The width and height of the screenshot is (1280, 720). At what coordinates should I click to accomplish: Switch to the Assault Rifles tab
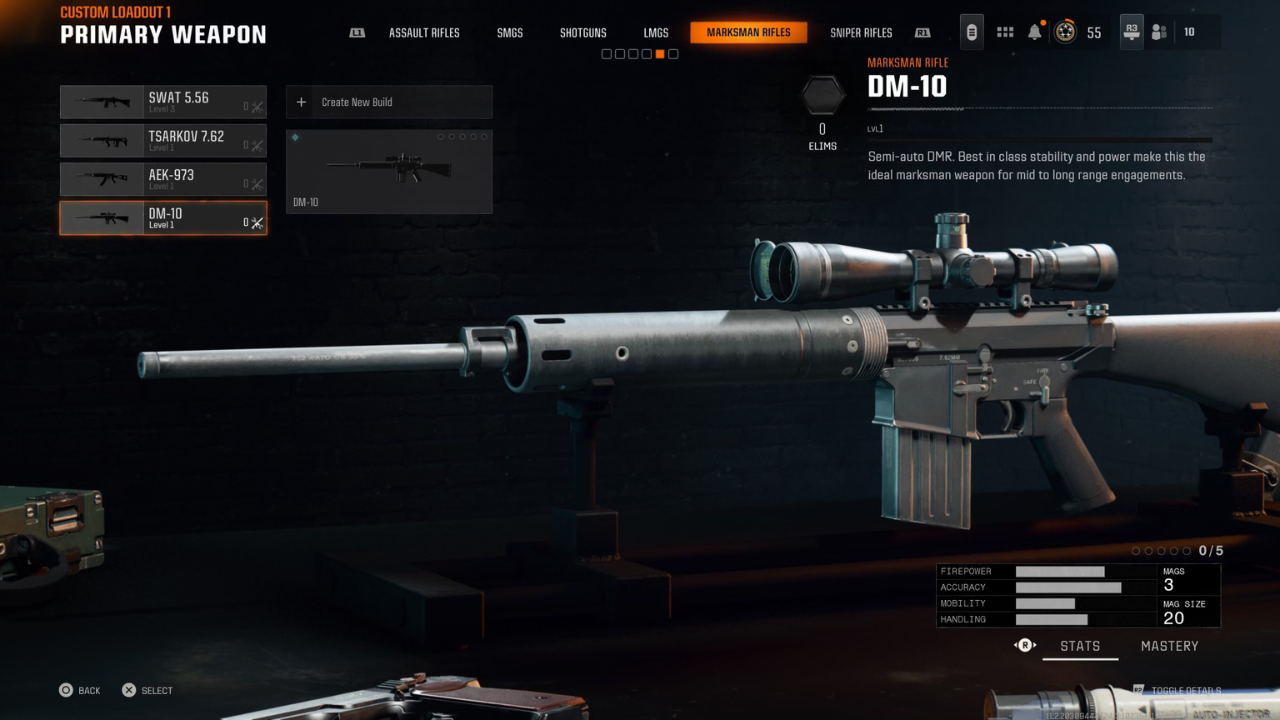[x=424, y=33]
